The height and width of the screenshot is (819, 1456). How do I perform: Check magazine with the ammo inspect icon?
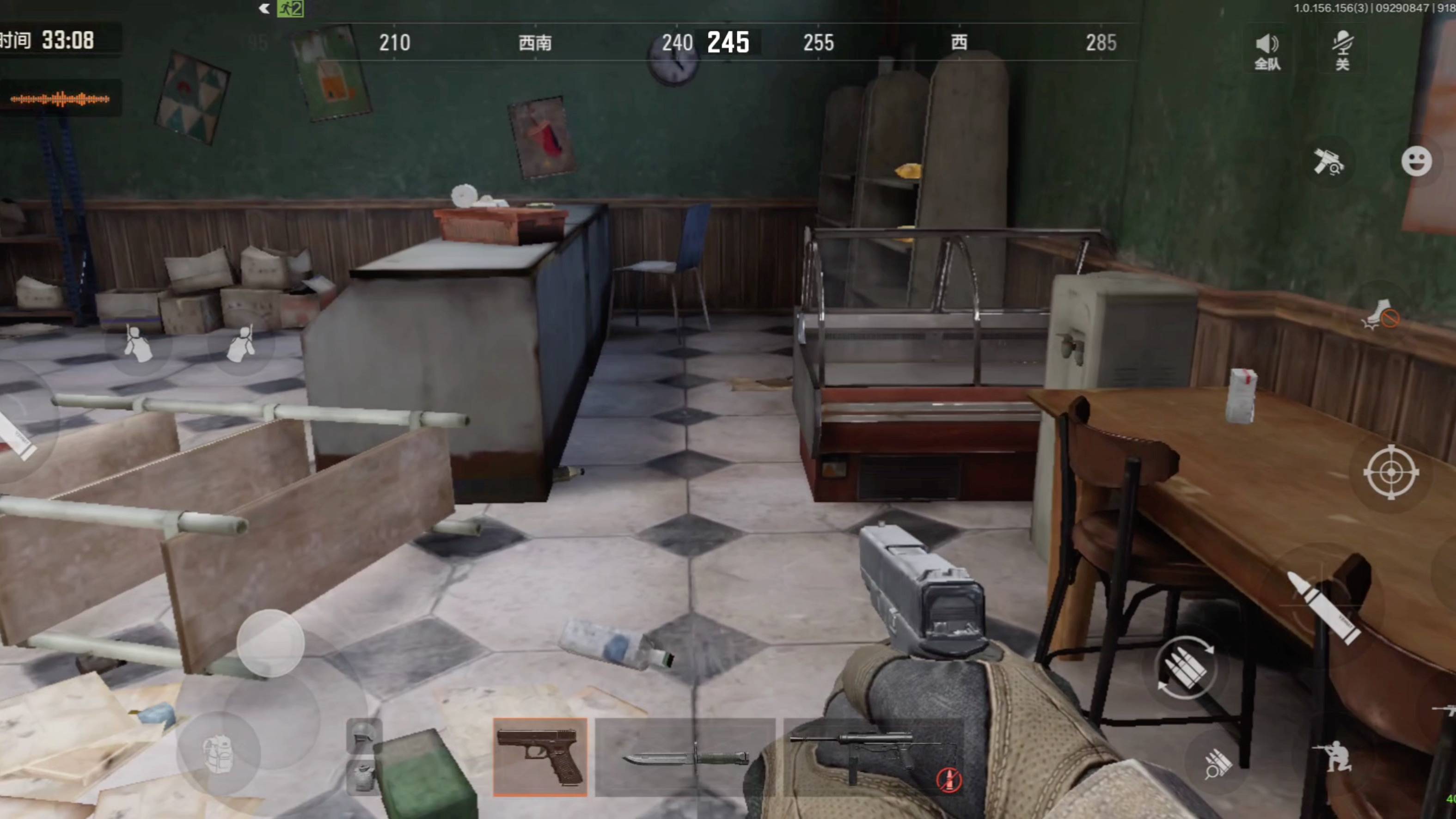(1218, 764)
